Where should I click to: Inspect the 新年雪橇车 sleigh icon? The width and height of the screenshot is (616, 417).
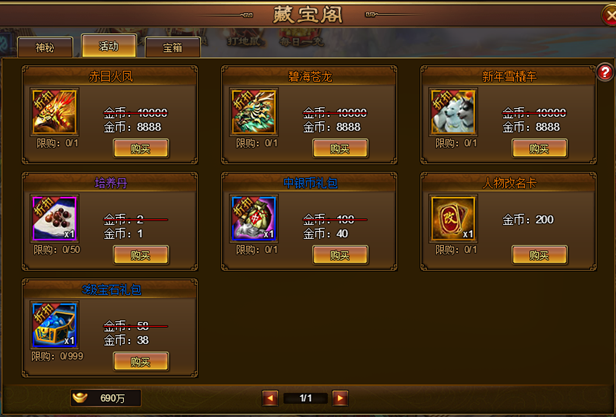pyautogui.click(x=453, y=111)
